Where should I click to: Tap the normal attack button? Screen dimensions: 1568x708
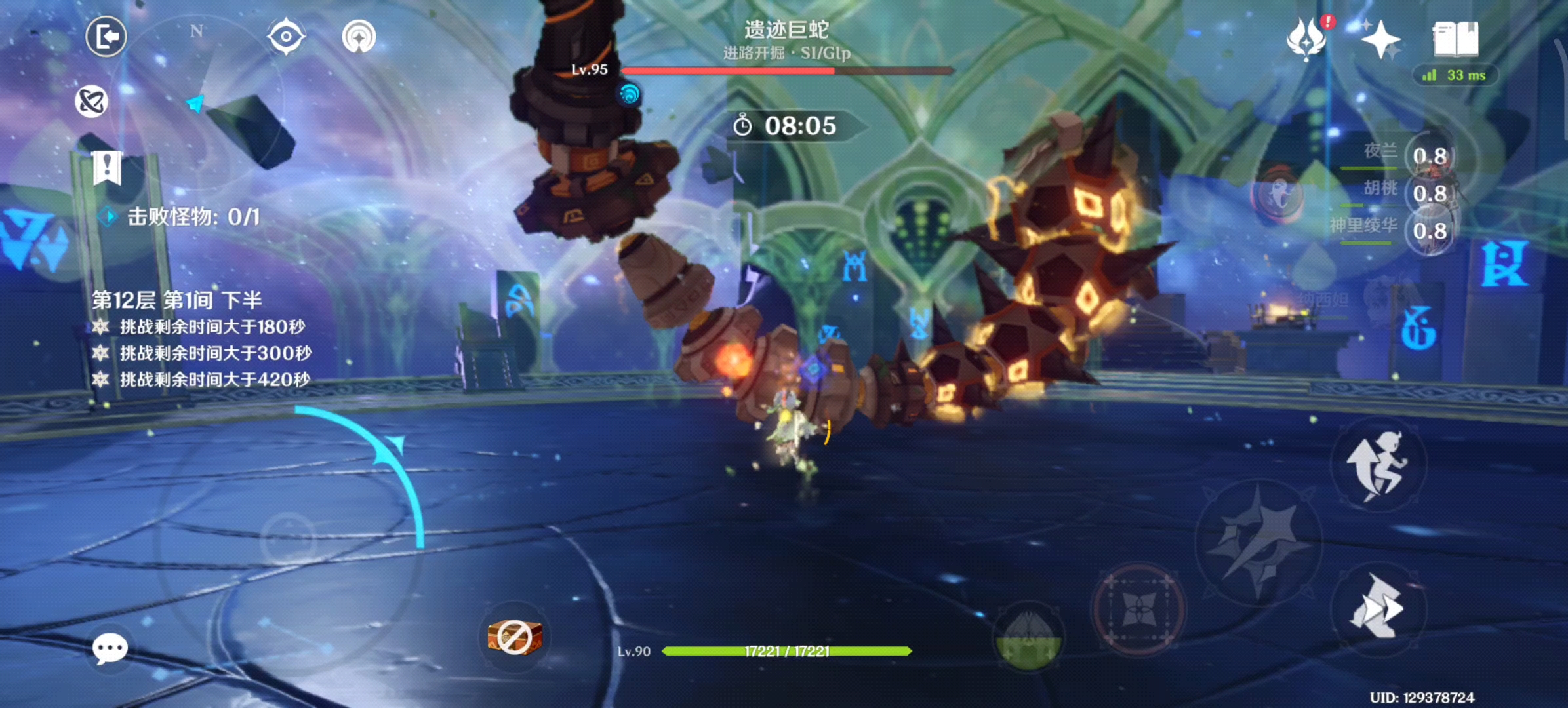tap(1258, 543)
